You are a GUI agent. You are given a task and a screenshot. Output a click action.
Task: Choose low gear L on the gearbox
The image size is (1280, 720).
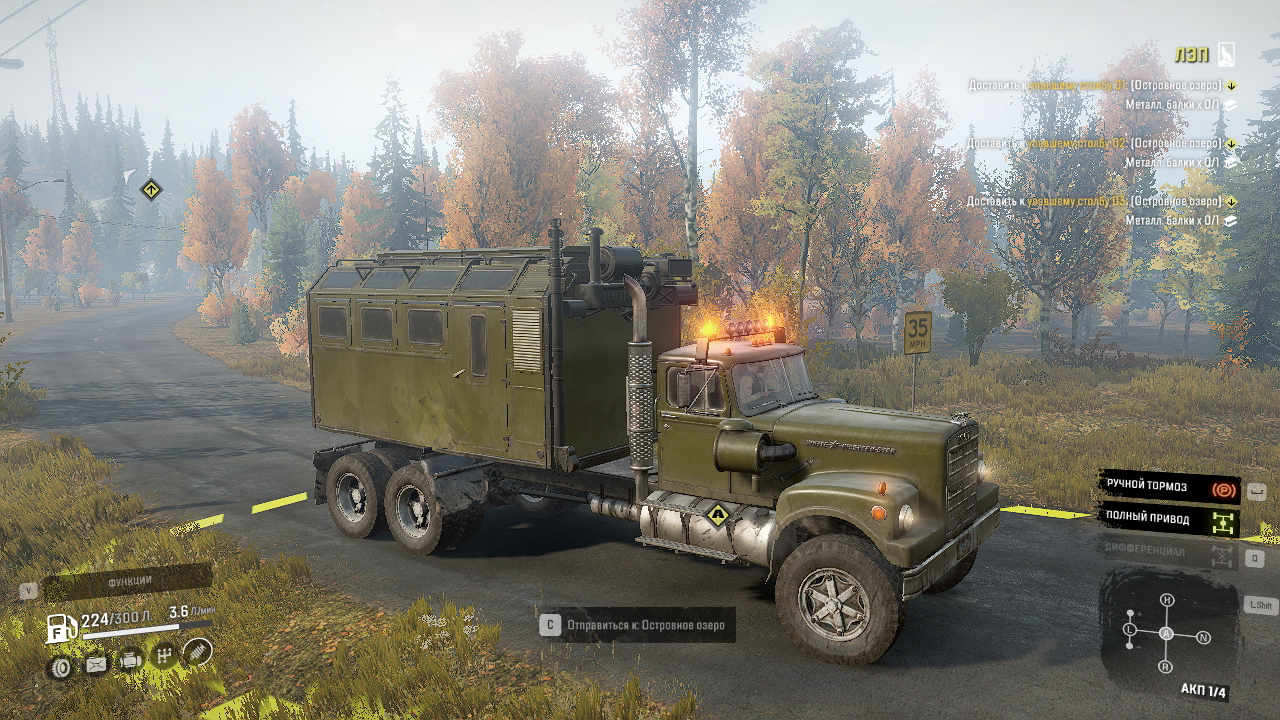pos(1130,630)
